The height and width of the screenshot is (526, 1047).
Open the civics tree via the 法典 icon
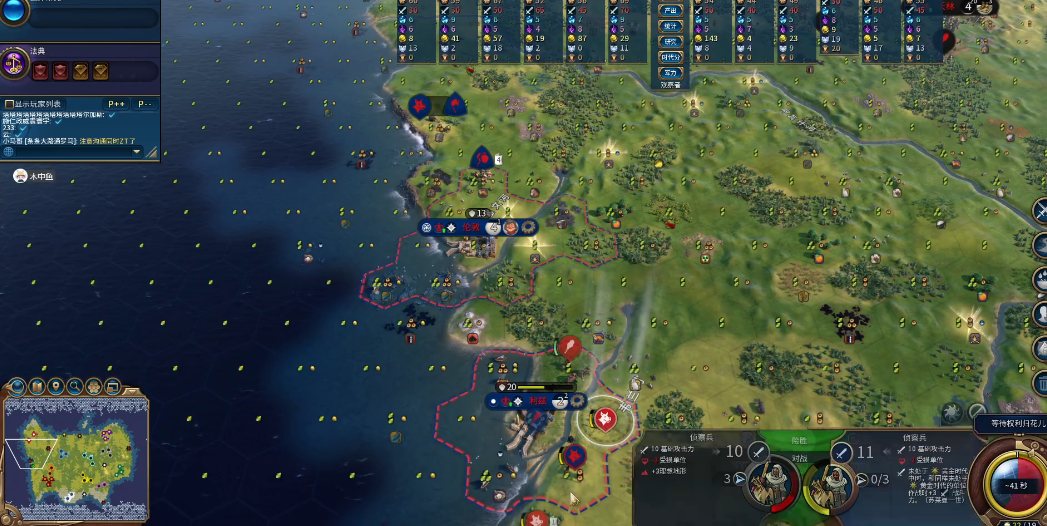pos(15,64)
